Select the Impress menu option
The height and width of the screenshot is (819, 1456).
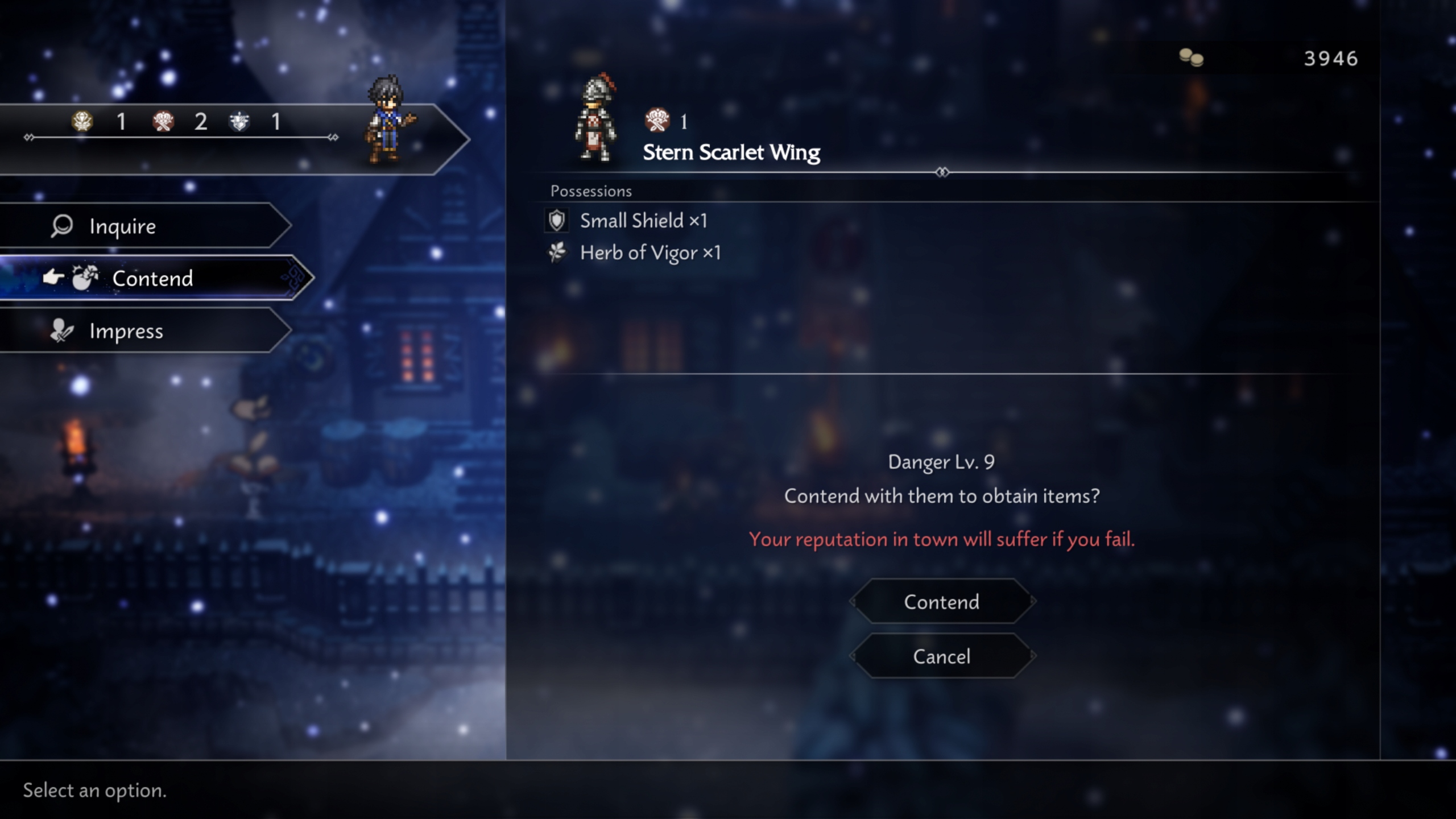[126, 331]
